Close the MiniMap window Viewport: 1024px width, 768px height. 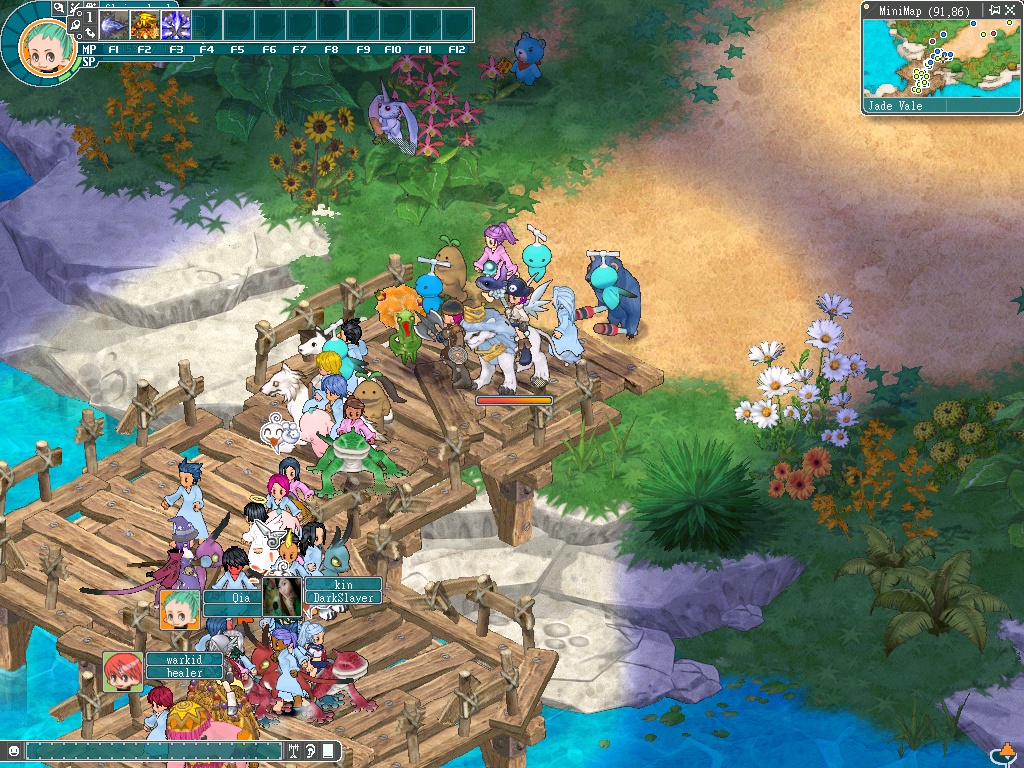point(1009,11)
